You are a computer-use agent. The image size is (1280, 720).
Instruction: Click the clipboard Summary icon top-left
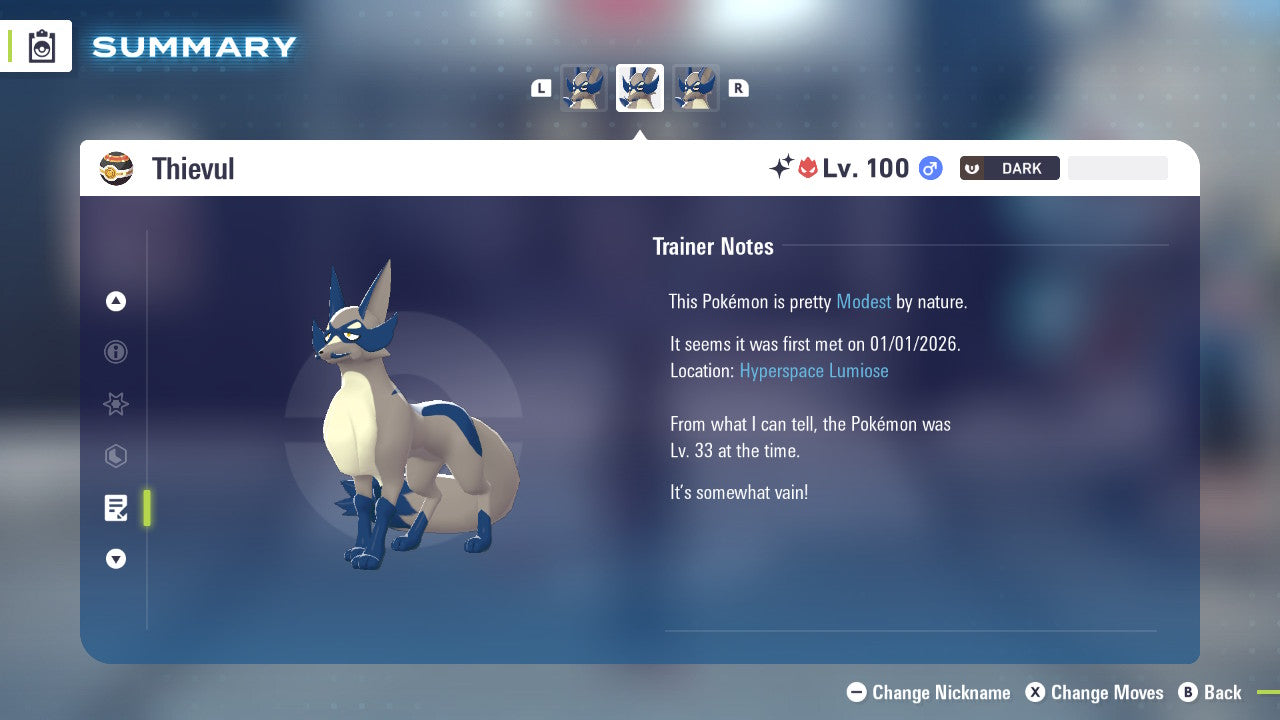[x=42, y=45]
